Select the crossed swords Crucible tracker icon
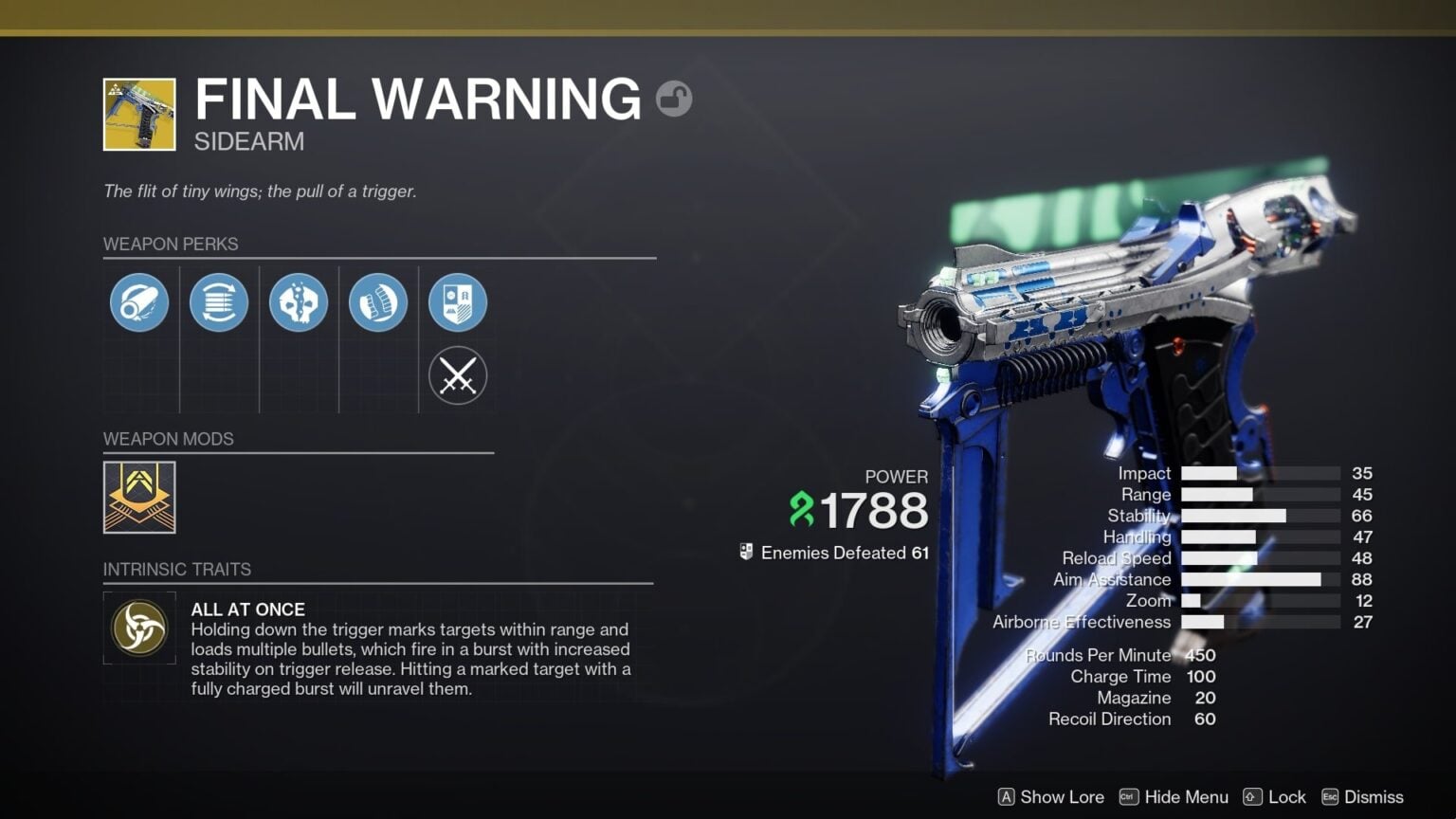The height and width of the screenshot is (819, 1456). 458,375
